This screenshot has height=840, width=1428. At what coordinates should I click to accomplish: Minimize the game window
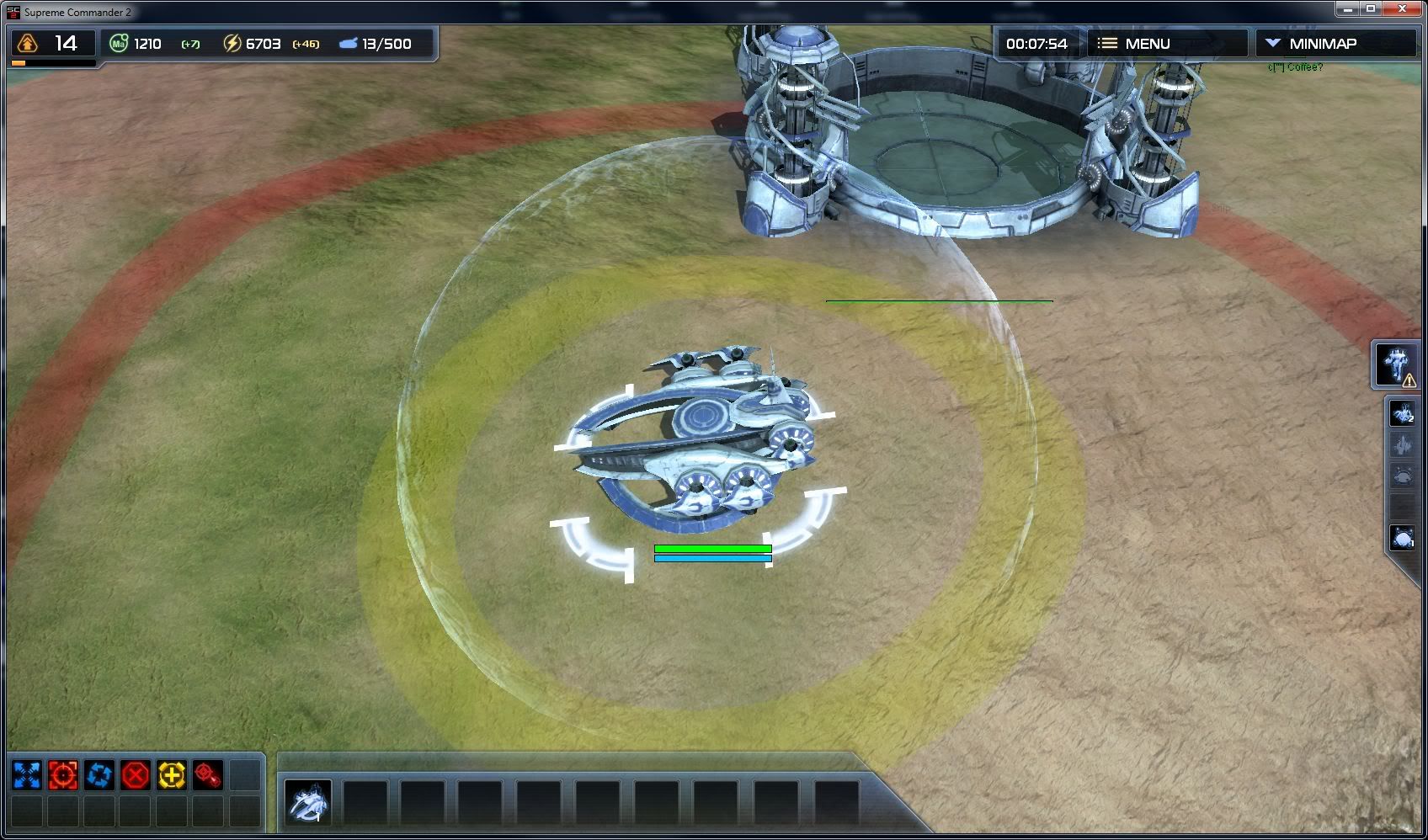tap(1347, 8)
